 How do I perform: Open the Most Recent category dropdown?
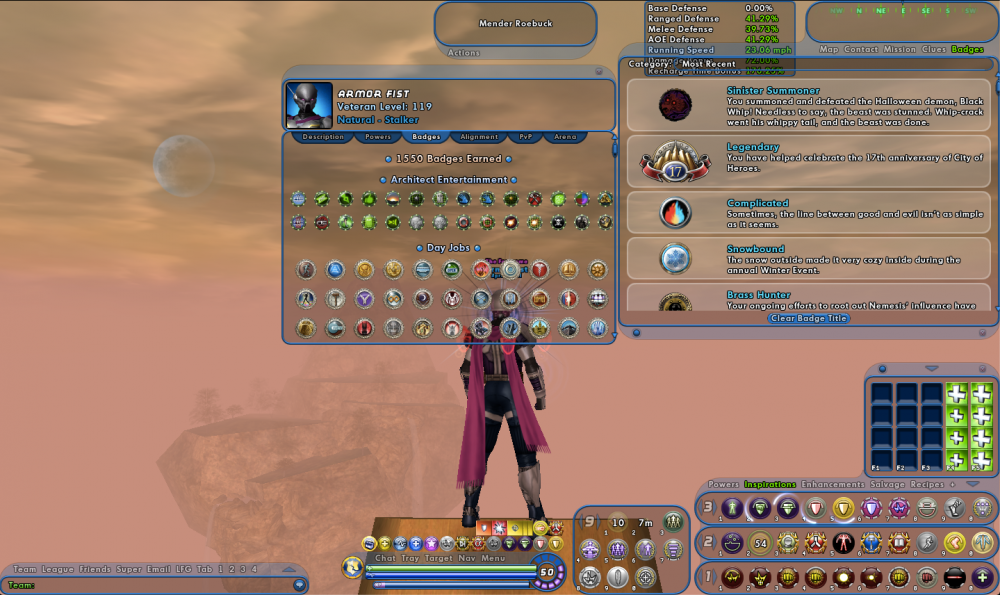coord(709,64)
